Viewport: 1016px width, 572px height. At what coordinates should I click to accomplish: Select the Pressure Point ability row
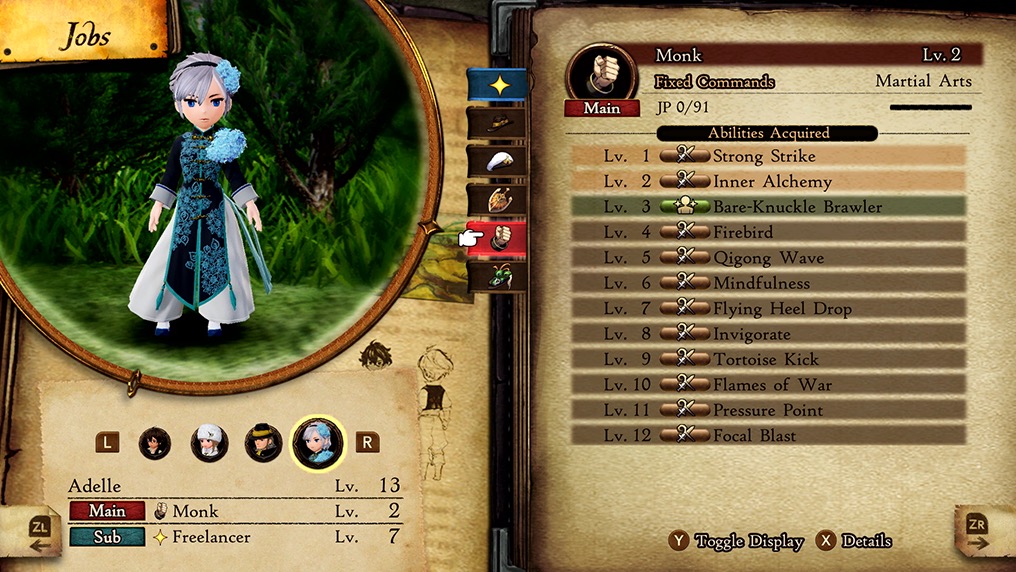click(x=768, y=410)
